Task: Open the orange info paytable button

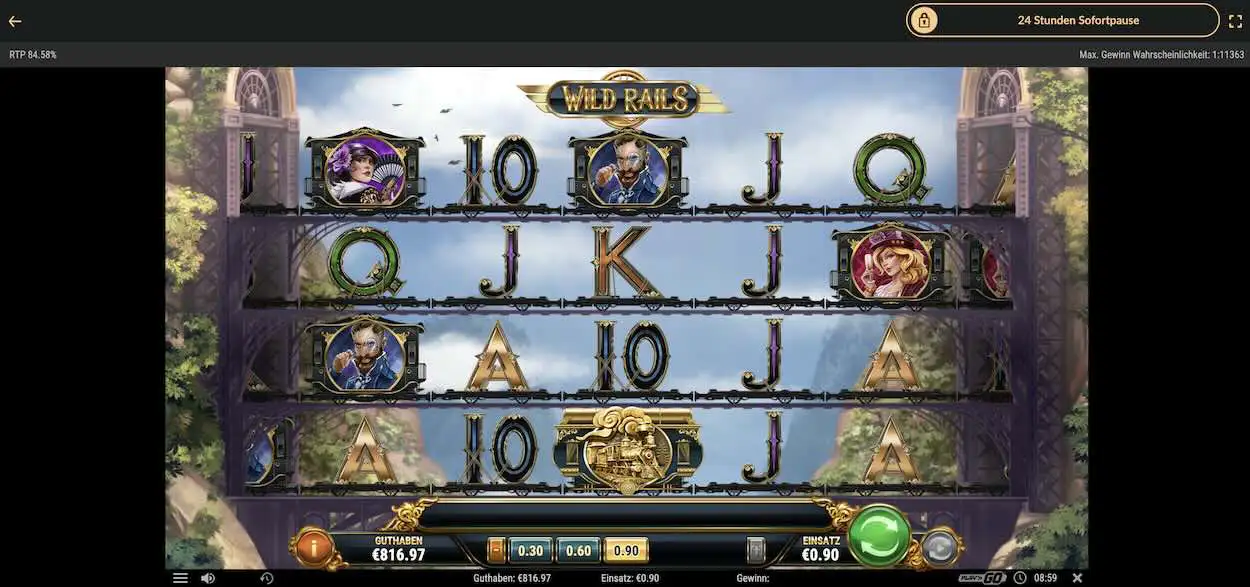Action: pos(314,547)
